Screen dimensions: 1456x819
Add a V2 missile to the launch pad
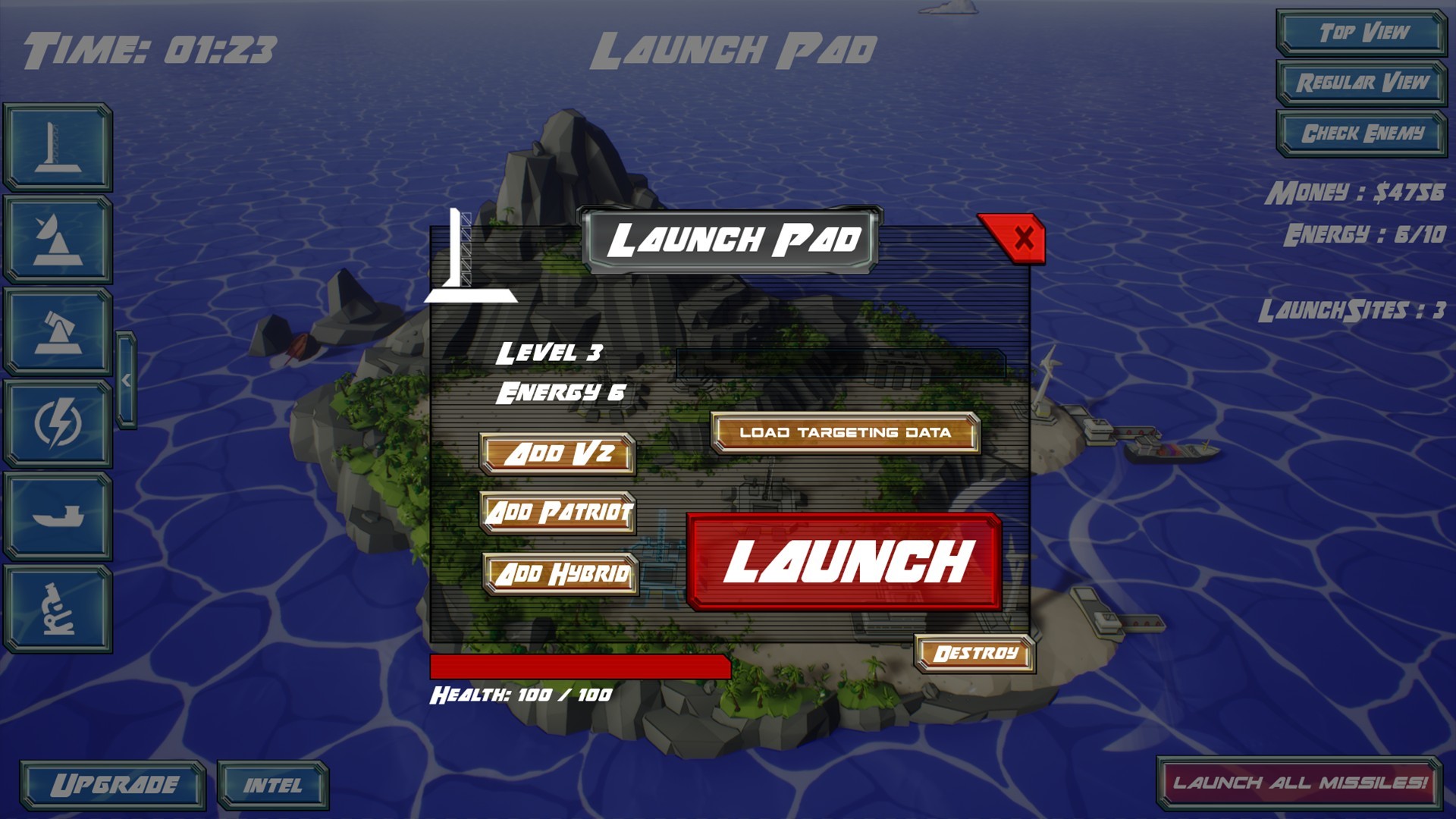pos(559,453)
